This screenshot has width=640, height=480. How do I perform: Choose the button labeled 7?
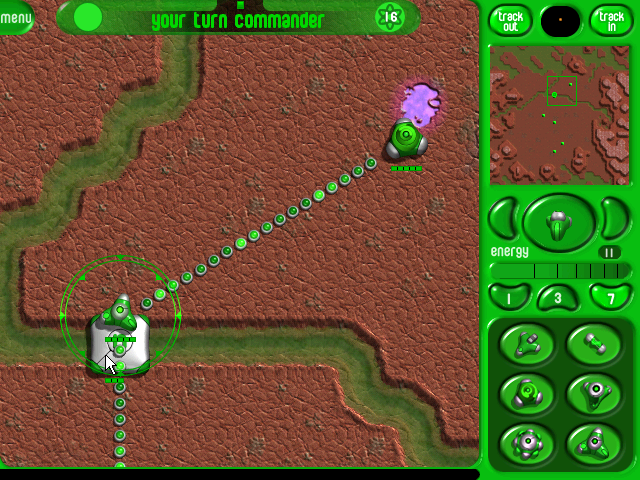609,296
